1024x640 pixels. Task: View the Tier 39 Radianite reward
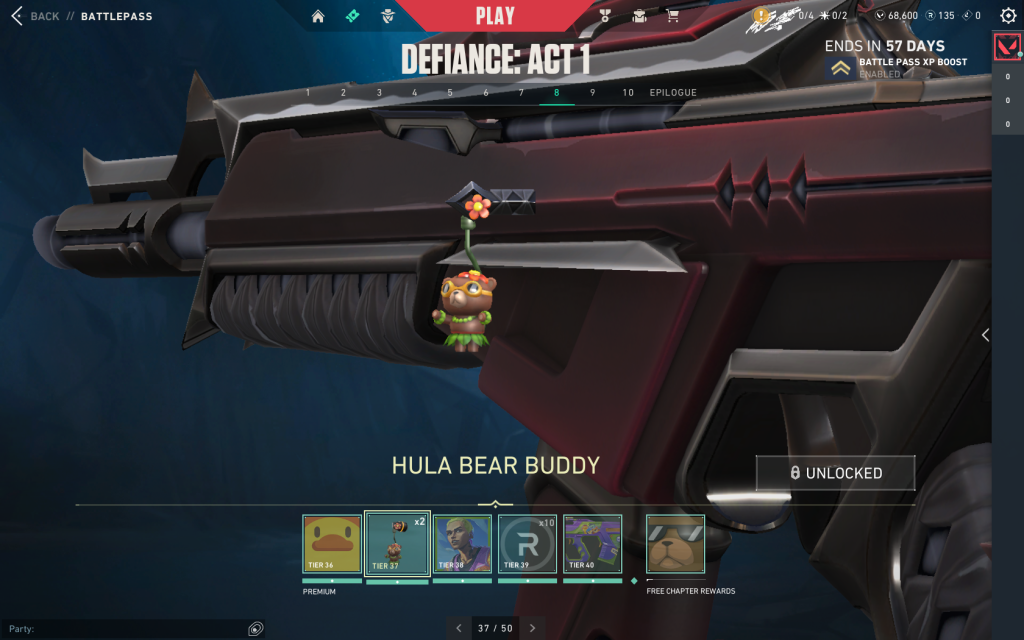tap(527, 544)
